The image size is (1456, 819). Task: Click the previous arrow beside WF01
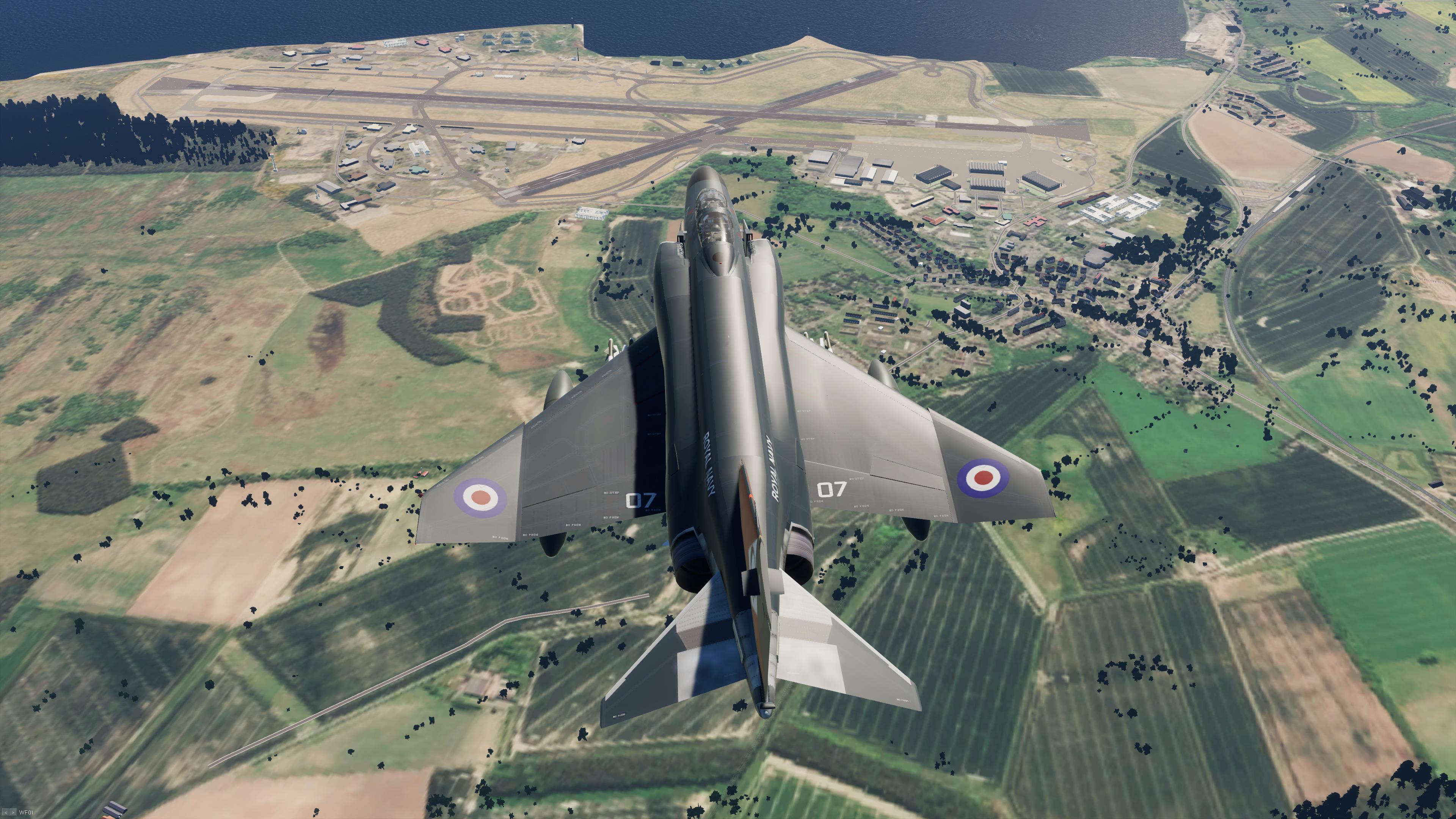(6, 813)
